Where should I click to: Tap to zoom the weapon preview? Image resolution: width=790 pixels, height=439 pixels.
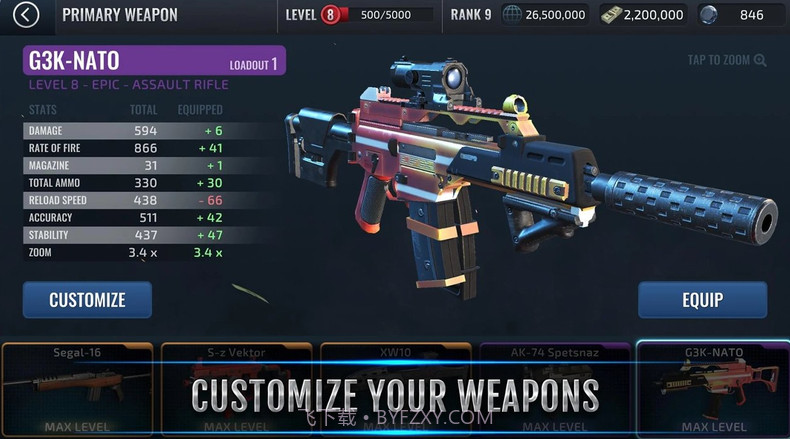pyautogui.click(x=727, y=60)
